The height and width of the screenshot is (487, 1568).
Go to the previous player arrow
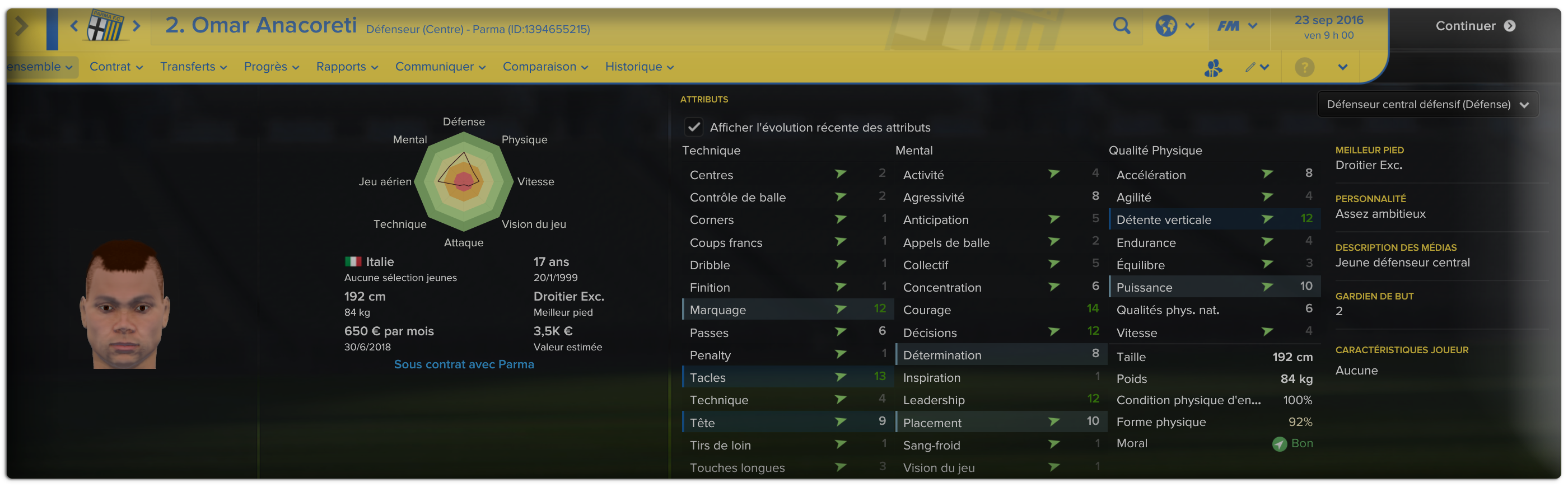click(x=74, y=26)
